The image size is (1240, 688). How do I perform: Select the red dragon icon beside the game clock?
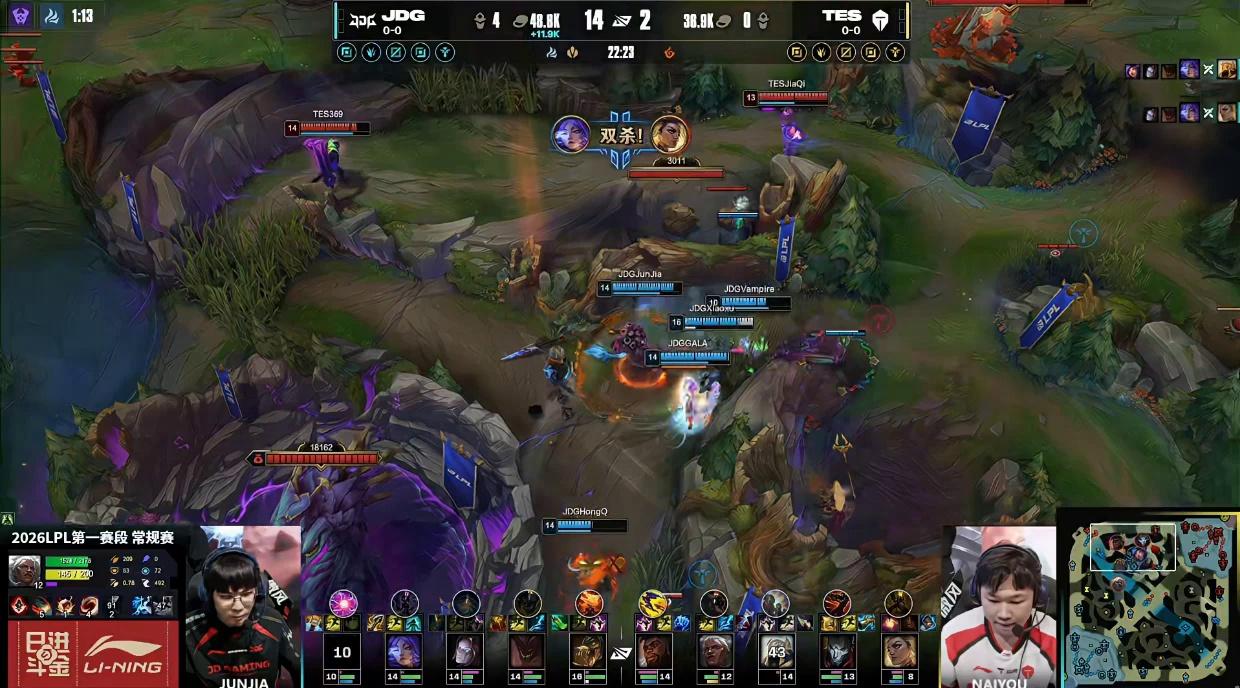click(669, 52)
